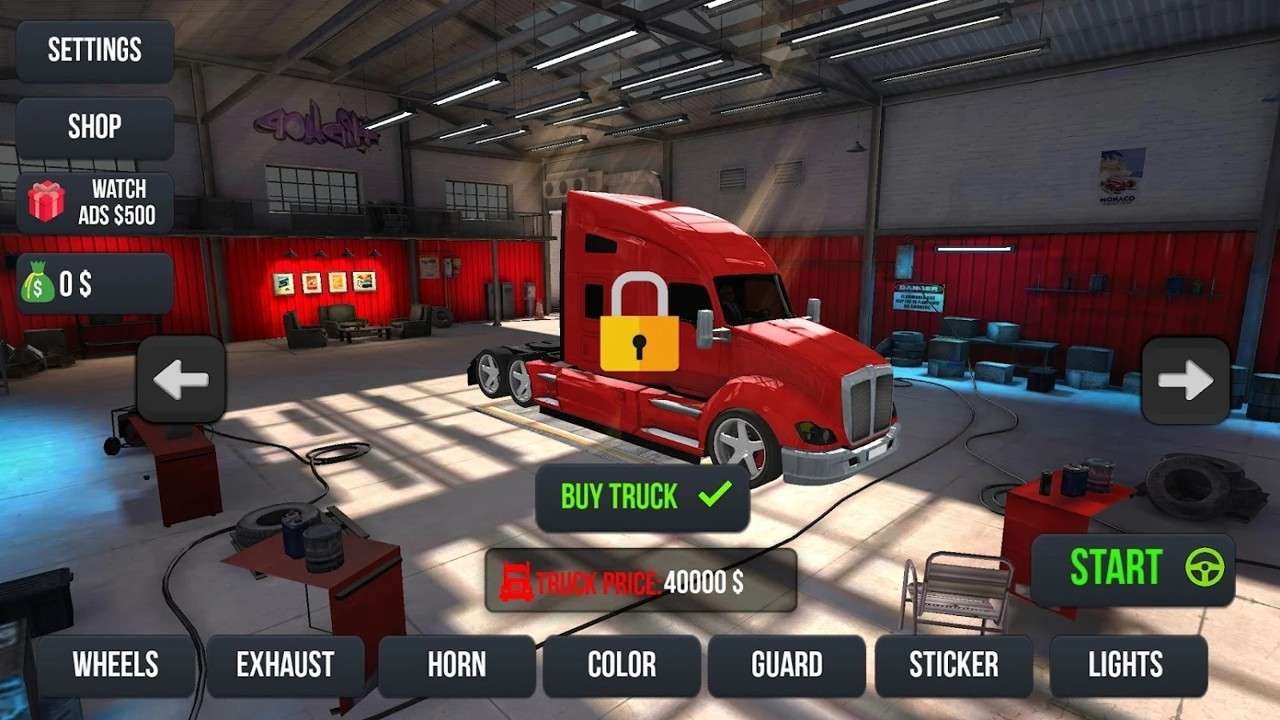The height and width of the screenshot is (720, 1280).
Task: Select the Sticker category
Action: [x=953, y=665]
